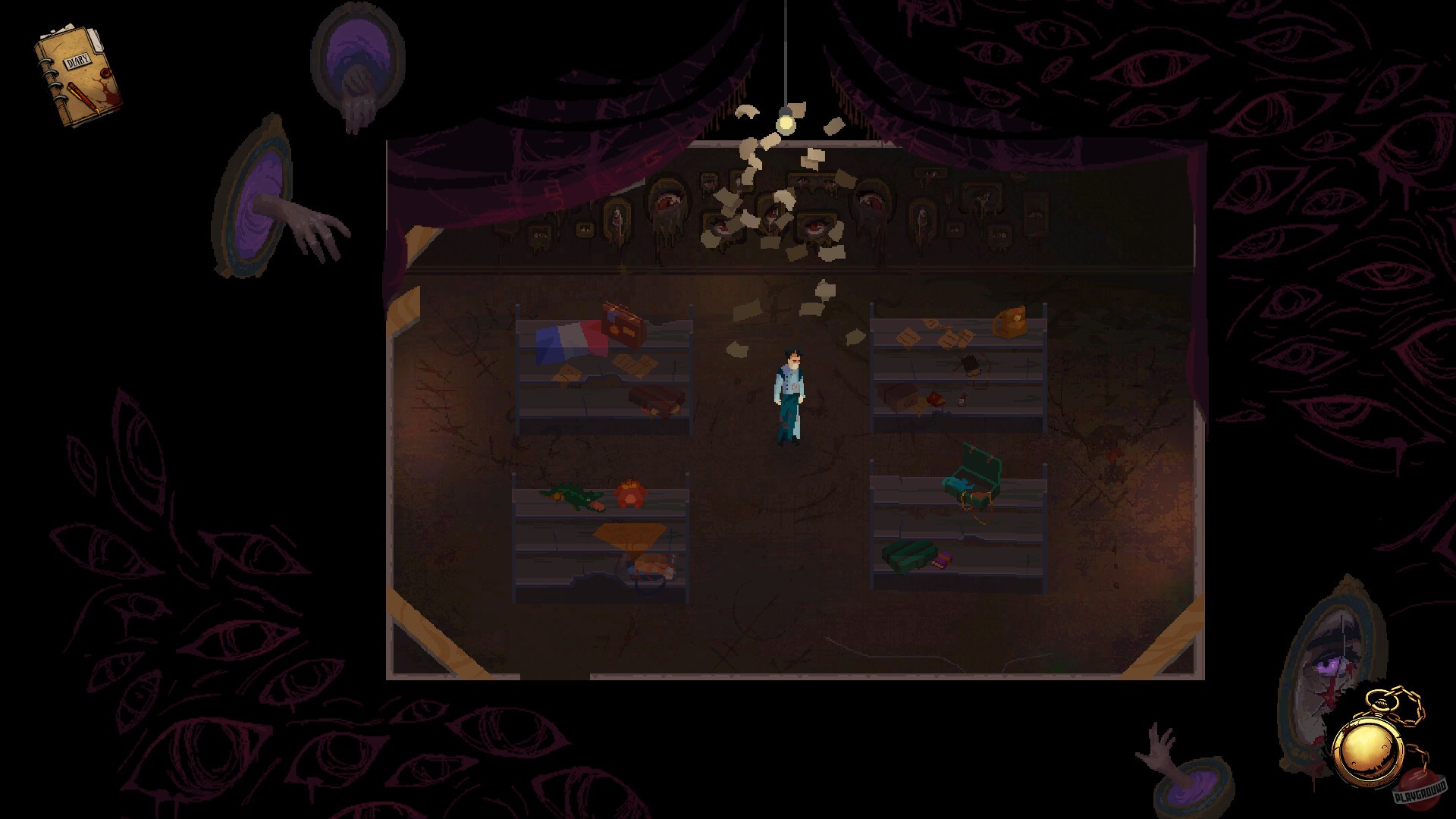Image resolution: width=1456 pixels, height=819 pixels.
Task: Open the closed green suitcase below the trunk
Action: coord(910,557)
